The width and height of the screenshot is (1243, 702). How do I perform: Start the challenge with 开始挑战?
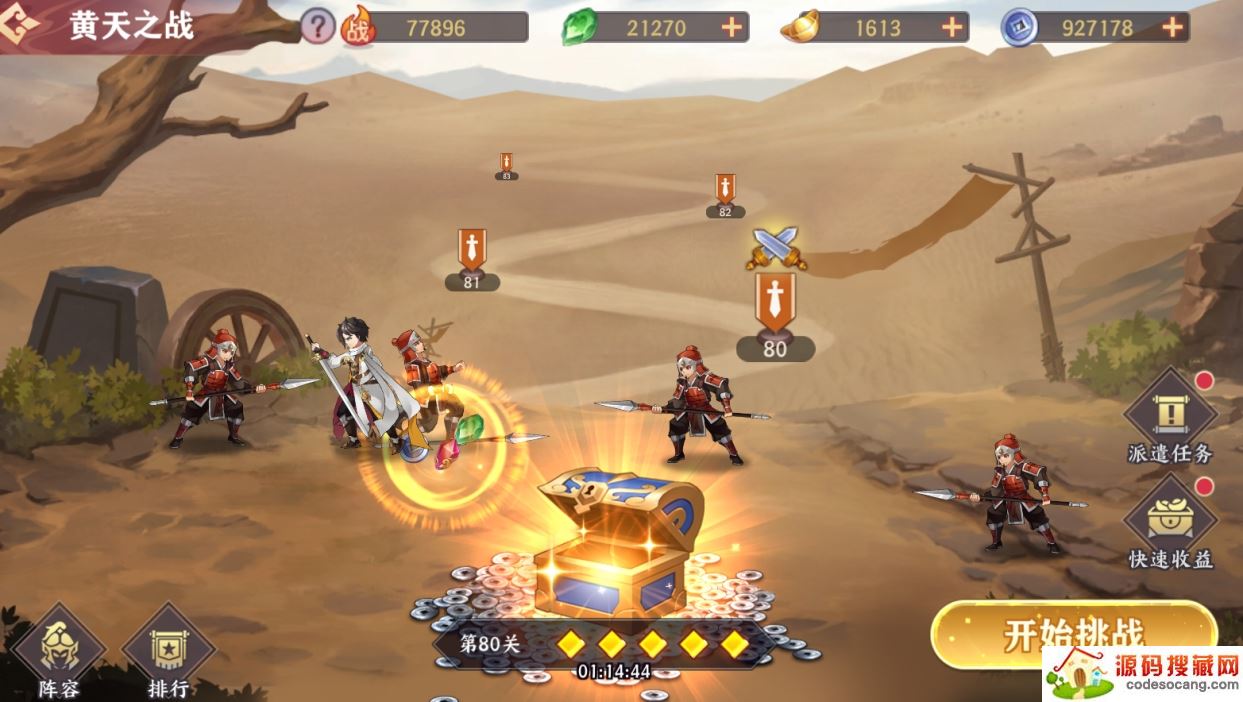[1073, 636]
